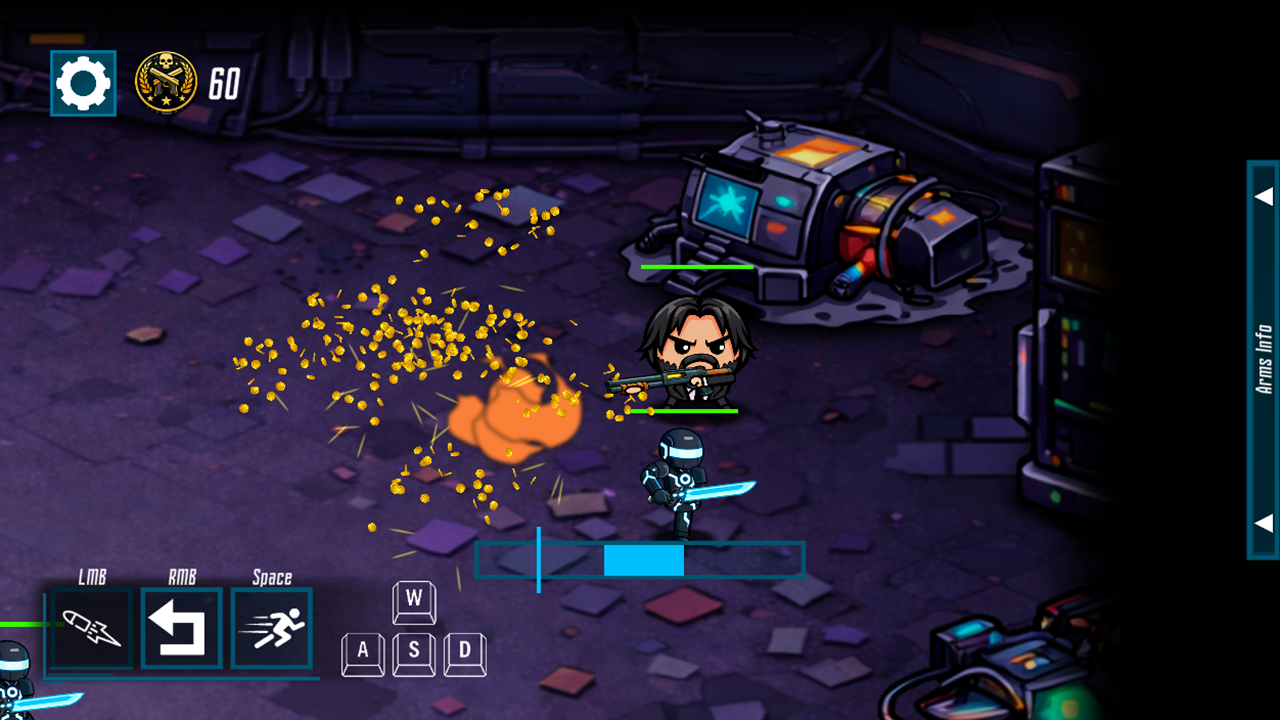
Task: Activate the Space sprint ability icon
Action: (270, 628)
